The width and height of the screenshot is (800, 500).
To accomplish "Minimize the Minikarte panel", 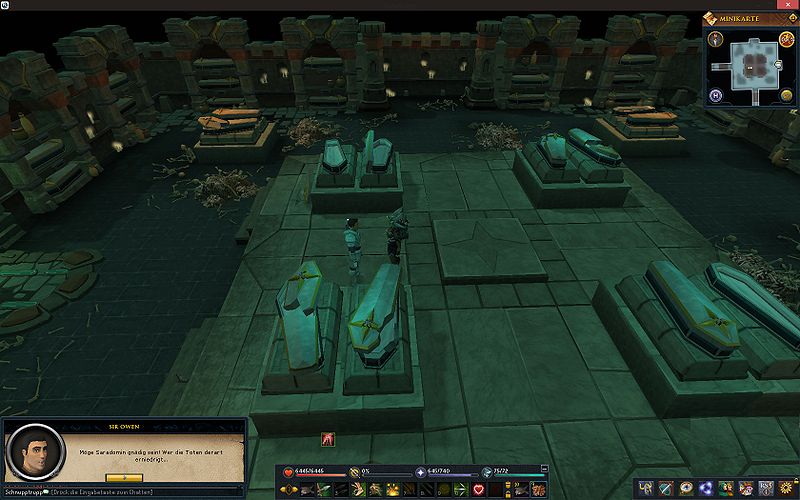I will (x=793, y=17).
